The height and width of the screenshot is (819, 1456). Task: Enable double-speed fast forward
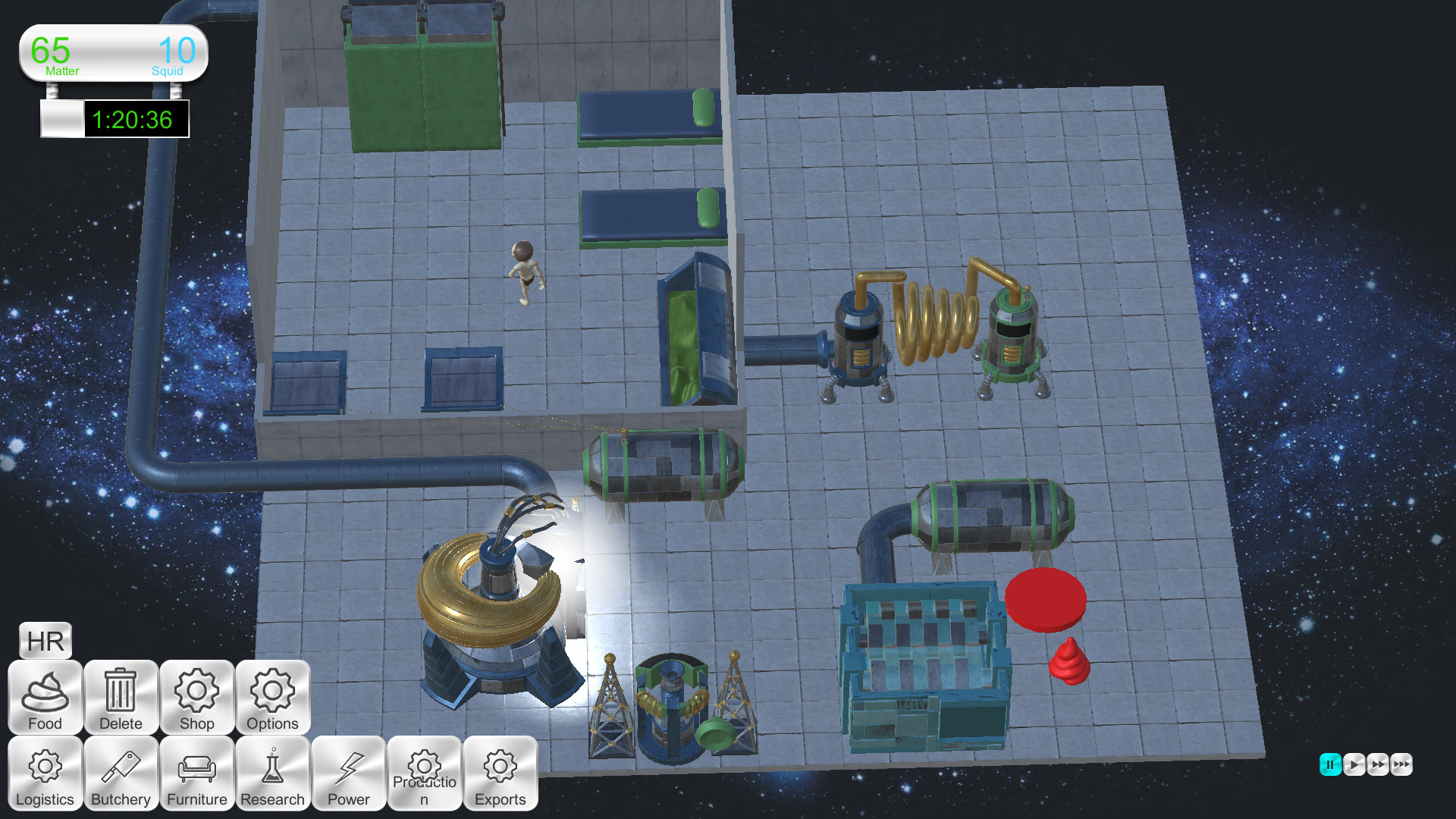tap(1378, 765)
